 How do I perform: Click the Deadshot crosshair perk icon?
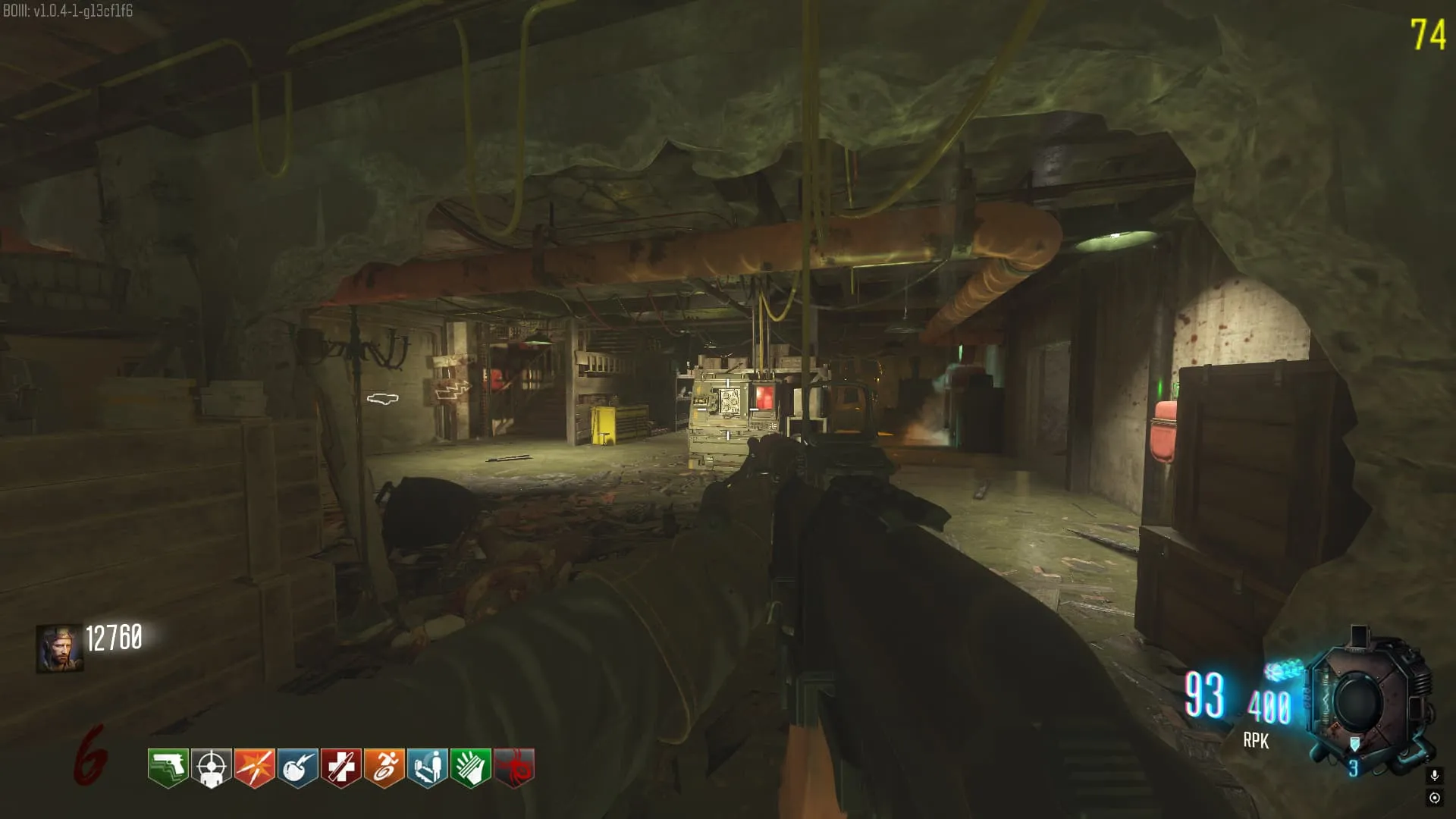[x=211, y=767]
